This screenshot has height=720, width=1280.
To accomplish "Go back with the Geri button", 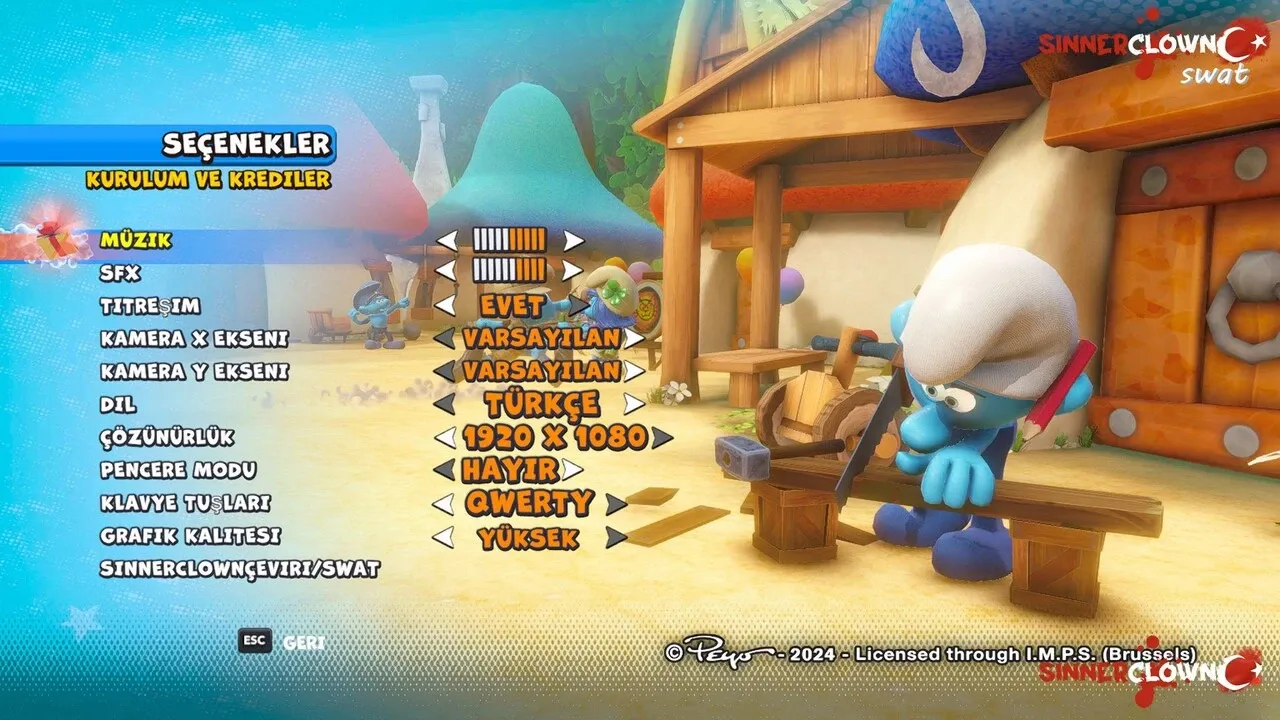I will click(303, 642).
